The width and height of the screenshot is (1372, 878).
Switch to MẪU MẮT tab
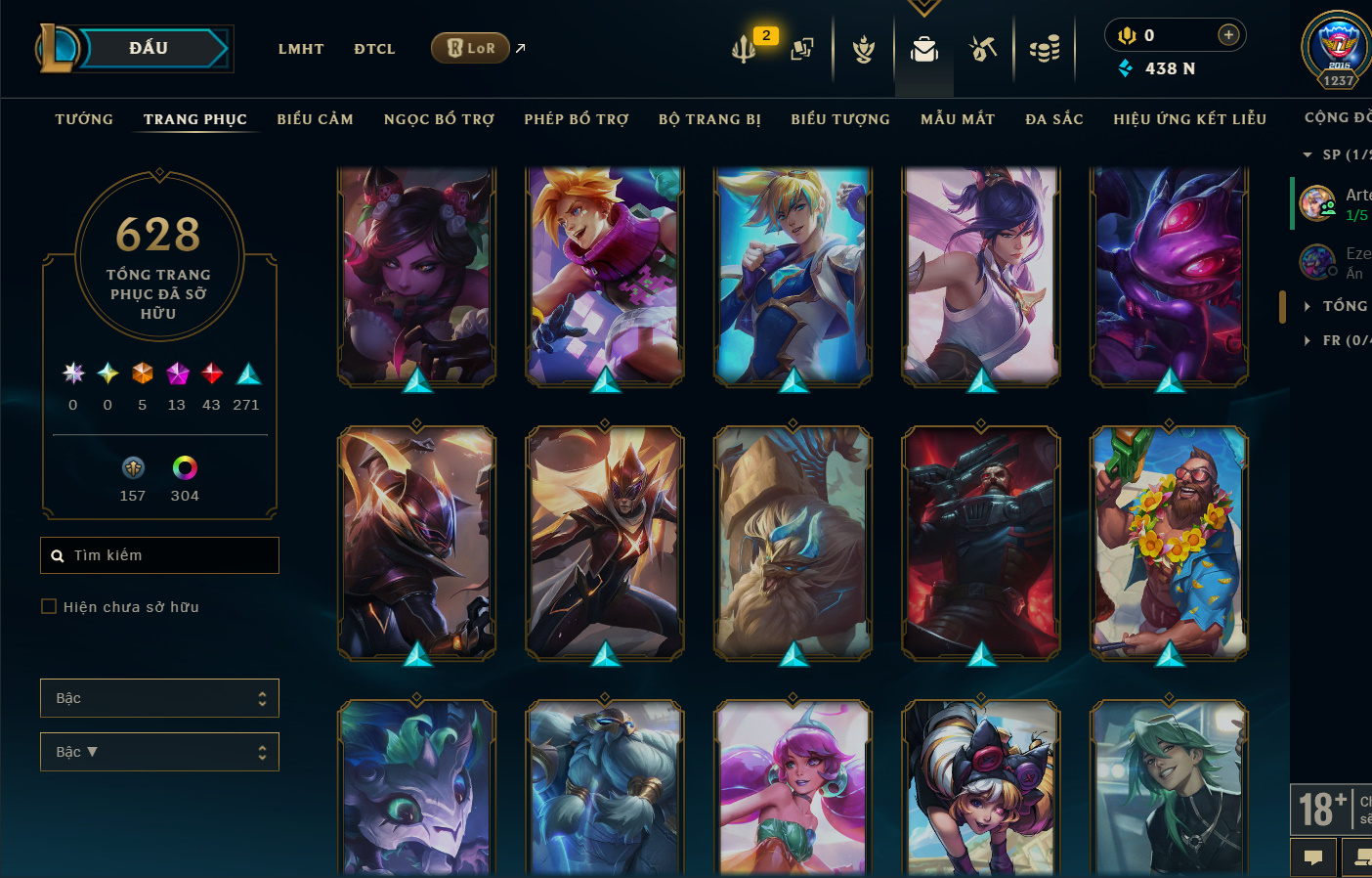958,119
